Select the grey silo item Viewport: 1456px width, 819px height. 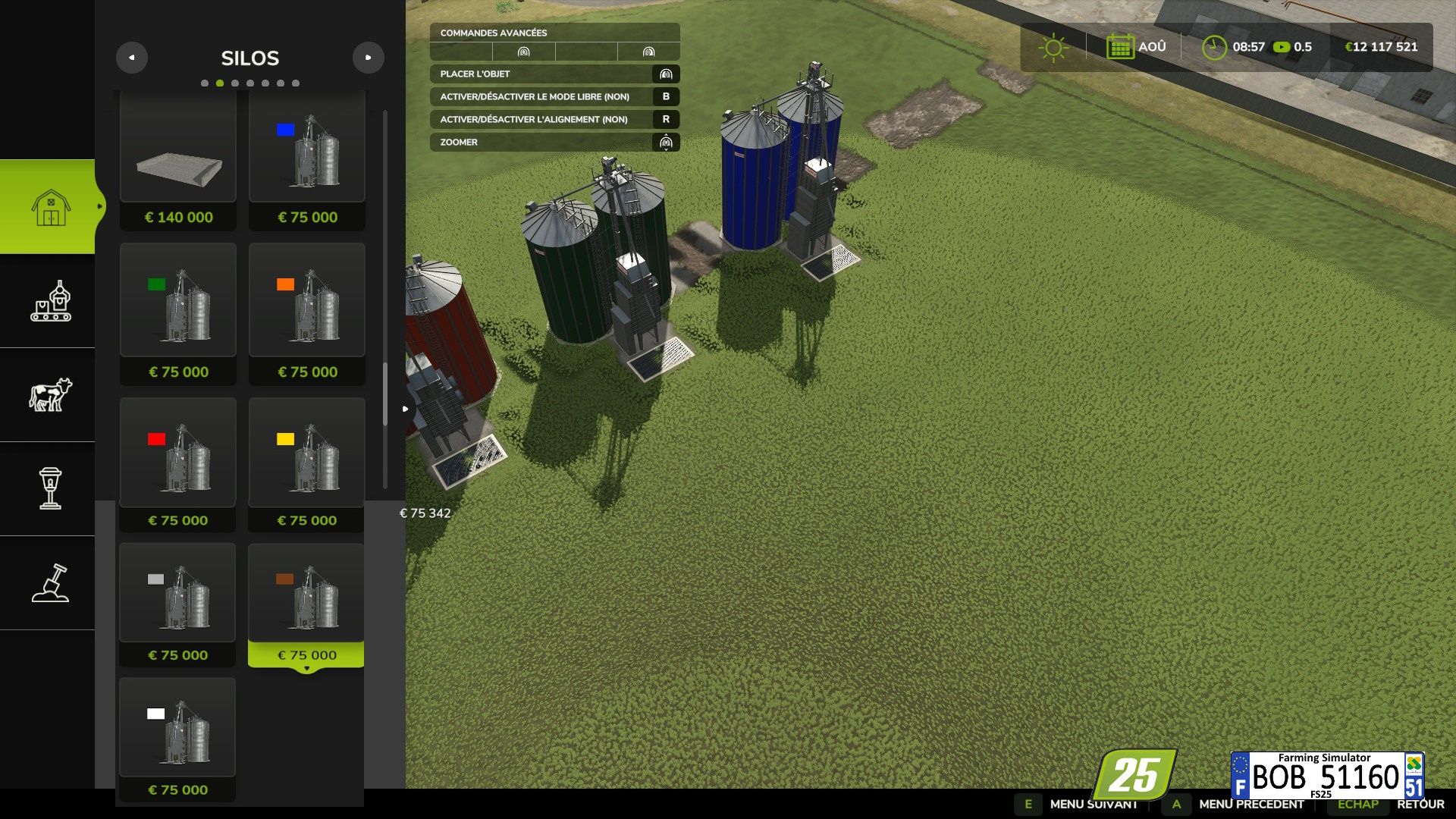[178, 603]
